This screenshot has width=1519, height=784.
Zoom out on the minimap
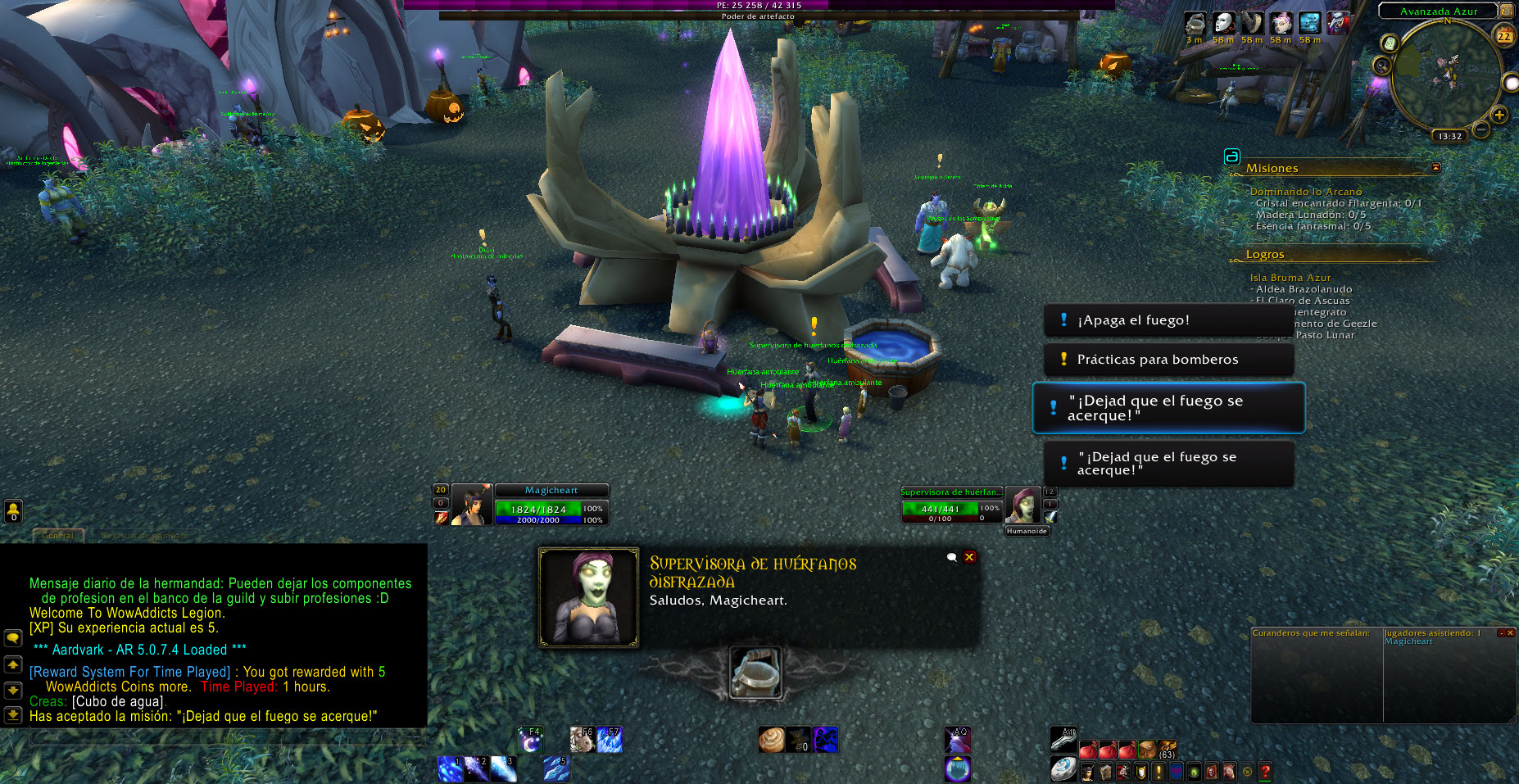pos(1481,129)
